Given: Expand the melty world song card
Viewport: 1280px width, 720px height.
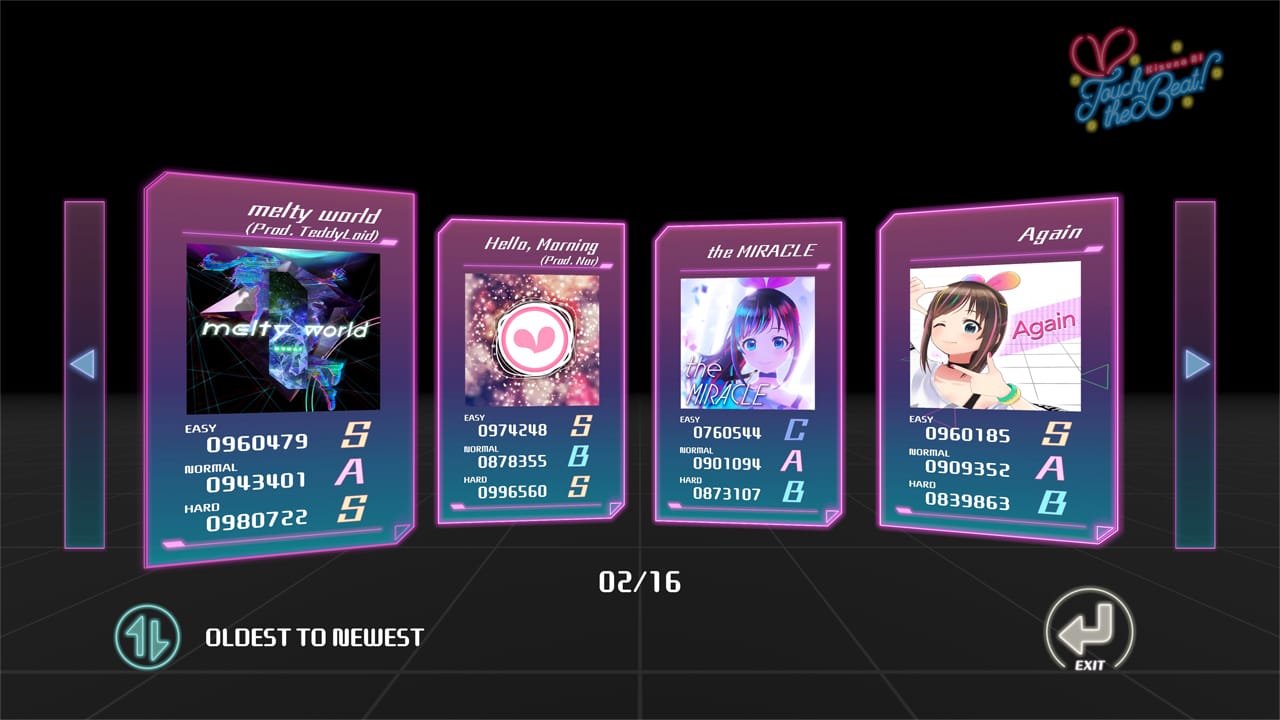Looking at the screenshot, I should (x=280, y=360).
